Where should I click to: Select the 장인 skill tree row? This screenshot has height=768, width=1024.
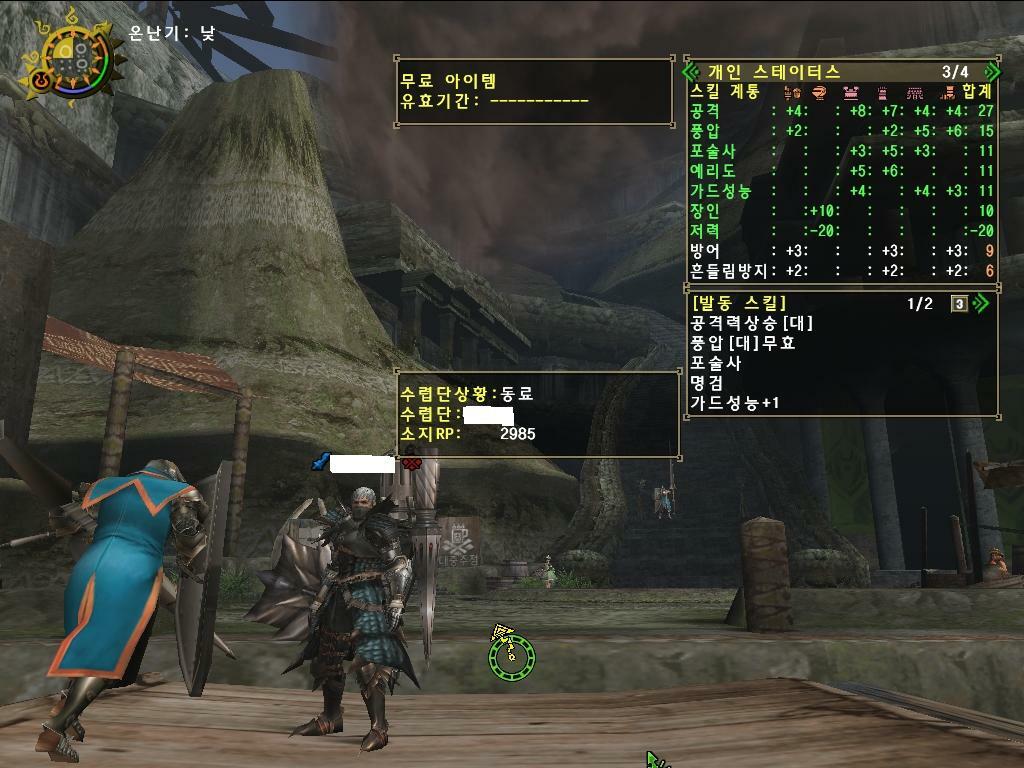(x=840, y=211)
